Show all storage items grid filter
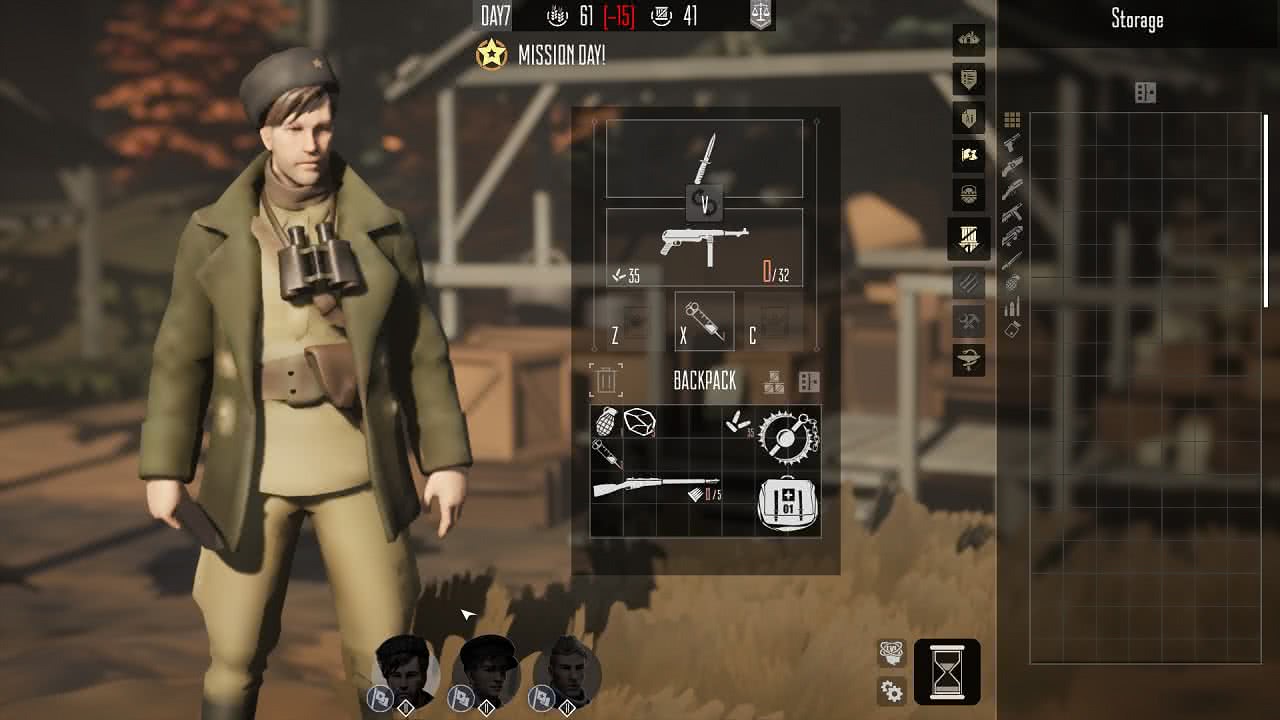This screenshot has height=720, width=1280. (x=1012, y=120)
